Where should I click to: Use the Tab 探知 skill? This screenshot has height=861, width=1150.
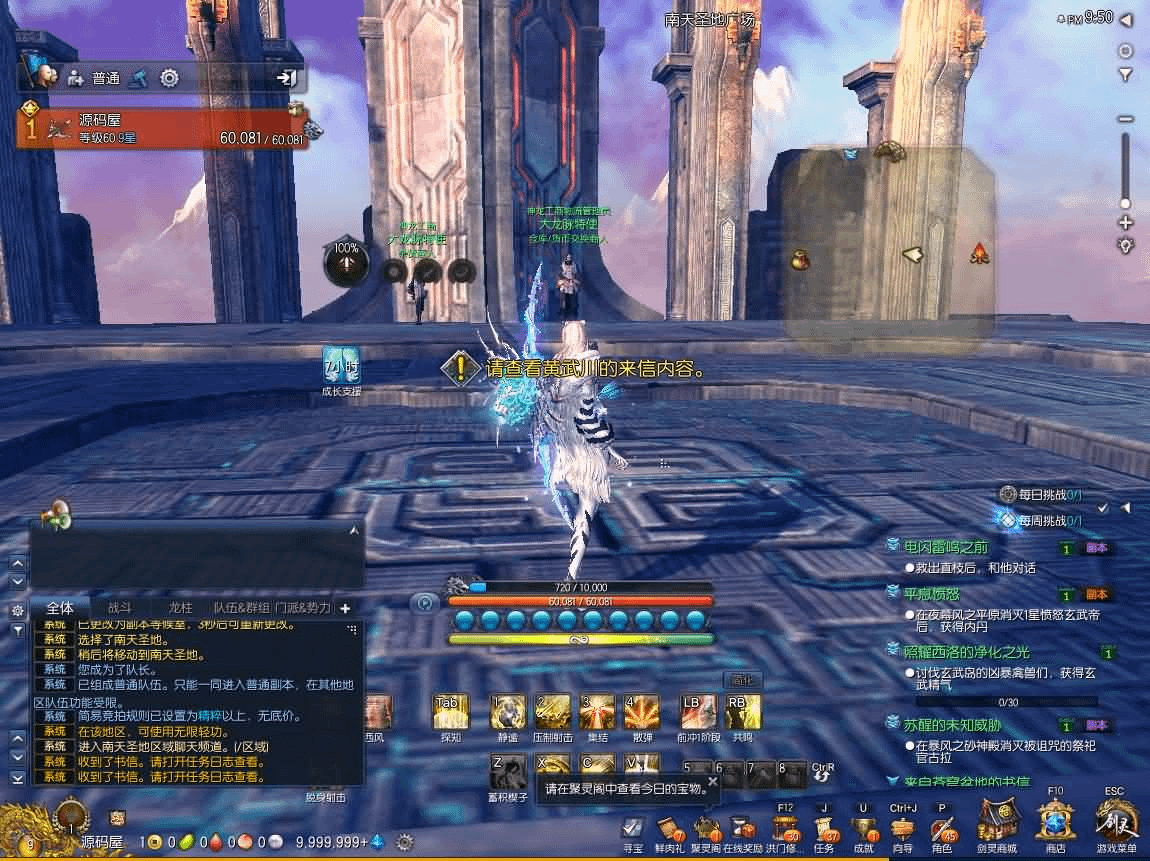[451, 713]
